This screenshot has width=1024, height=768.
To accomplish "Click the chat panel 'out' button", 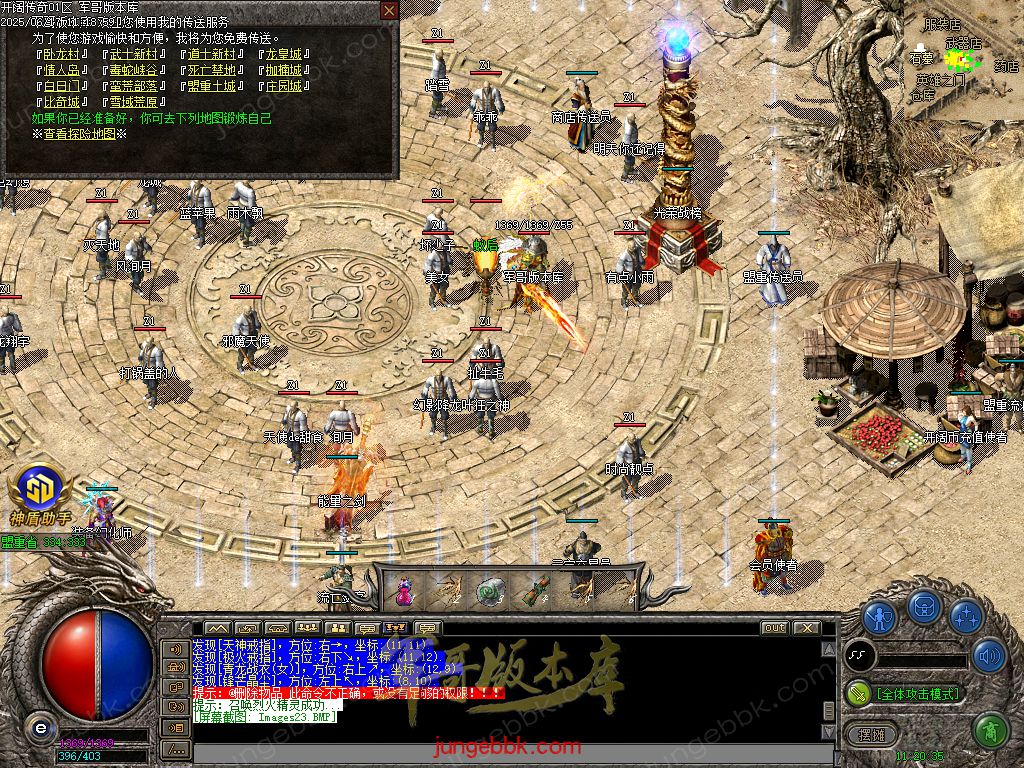I will pos(773,628).
